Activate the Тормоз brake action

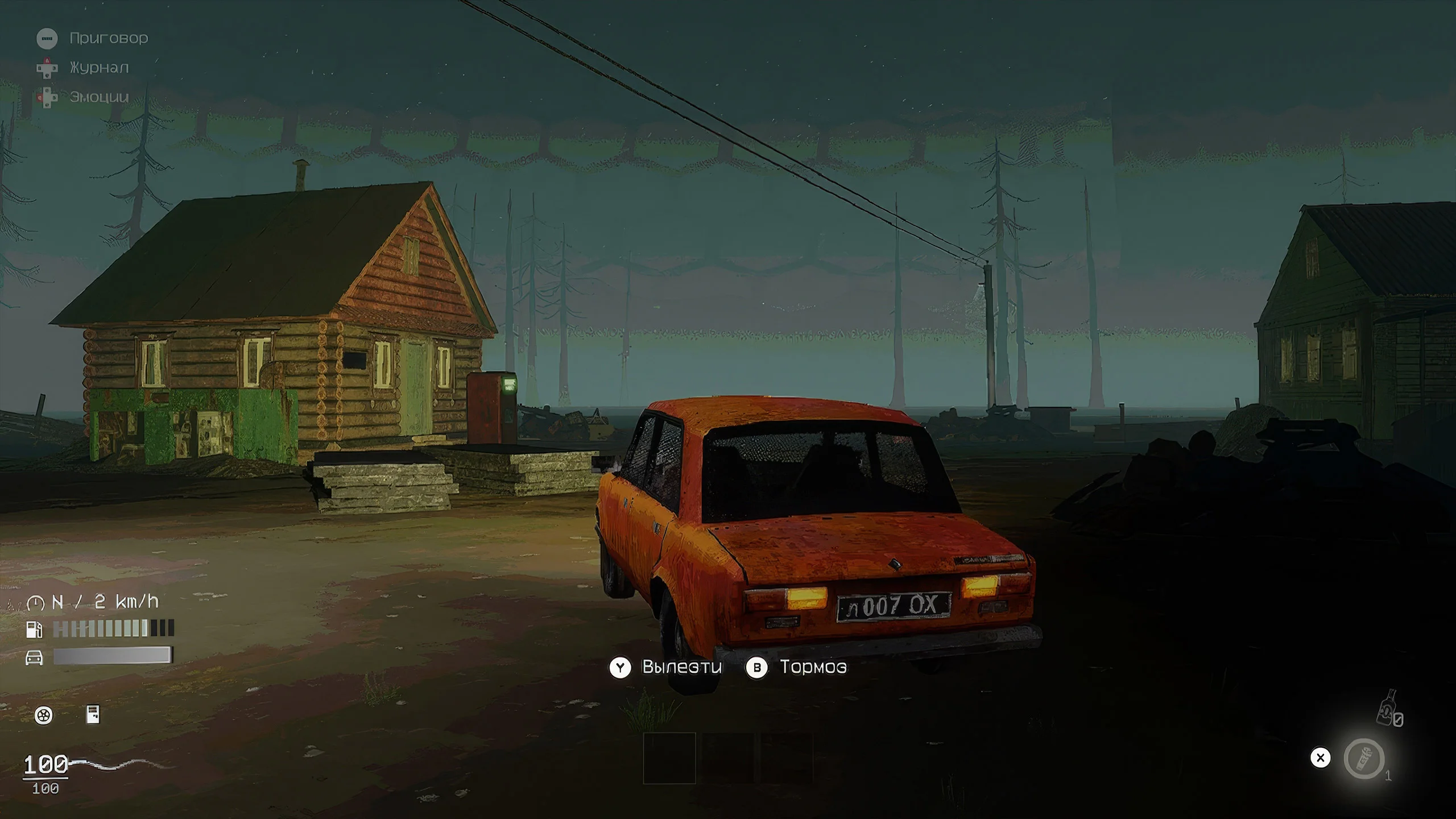tap(812, 667)
